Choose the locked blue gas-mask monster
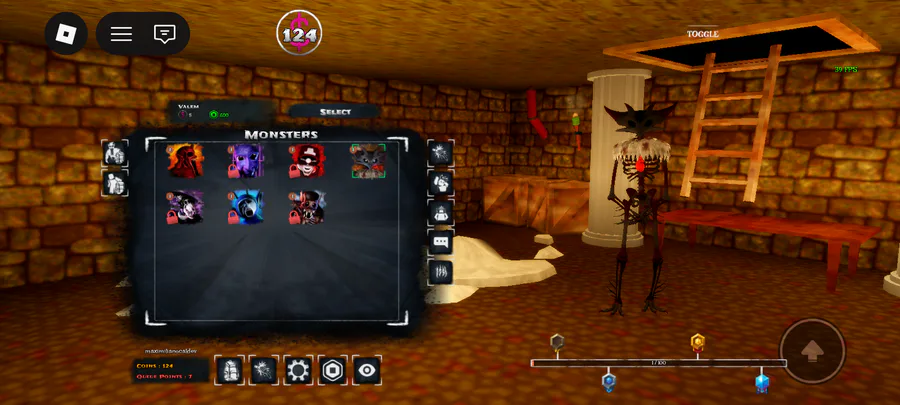The width and height of the screenshot is (900, 405). (244, 208)
